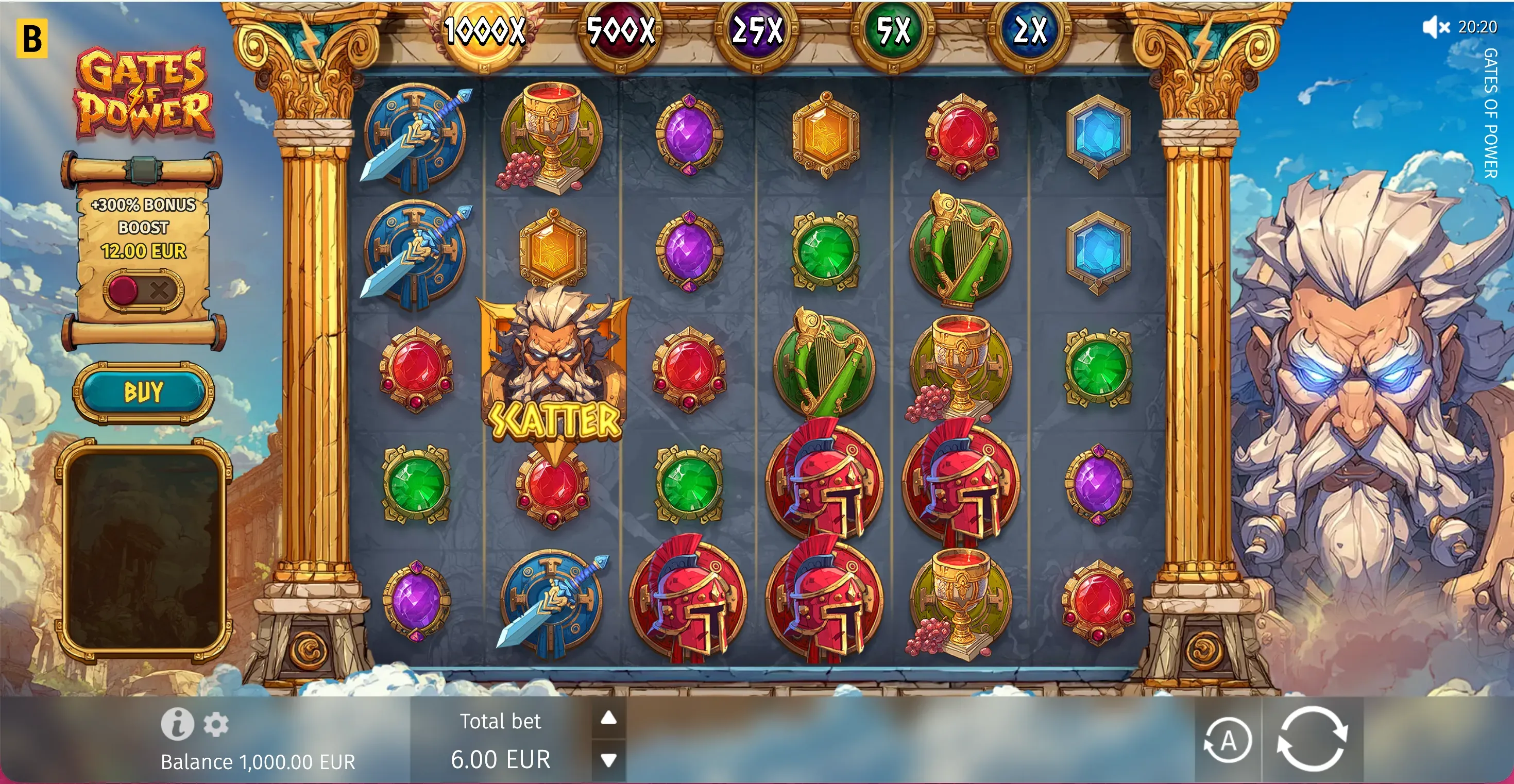Image resolution: width=1514 pixels, height=784 pixels.
Task: Unmute the game sound
Action: point(1435,27)
